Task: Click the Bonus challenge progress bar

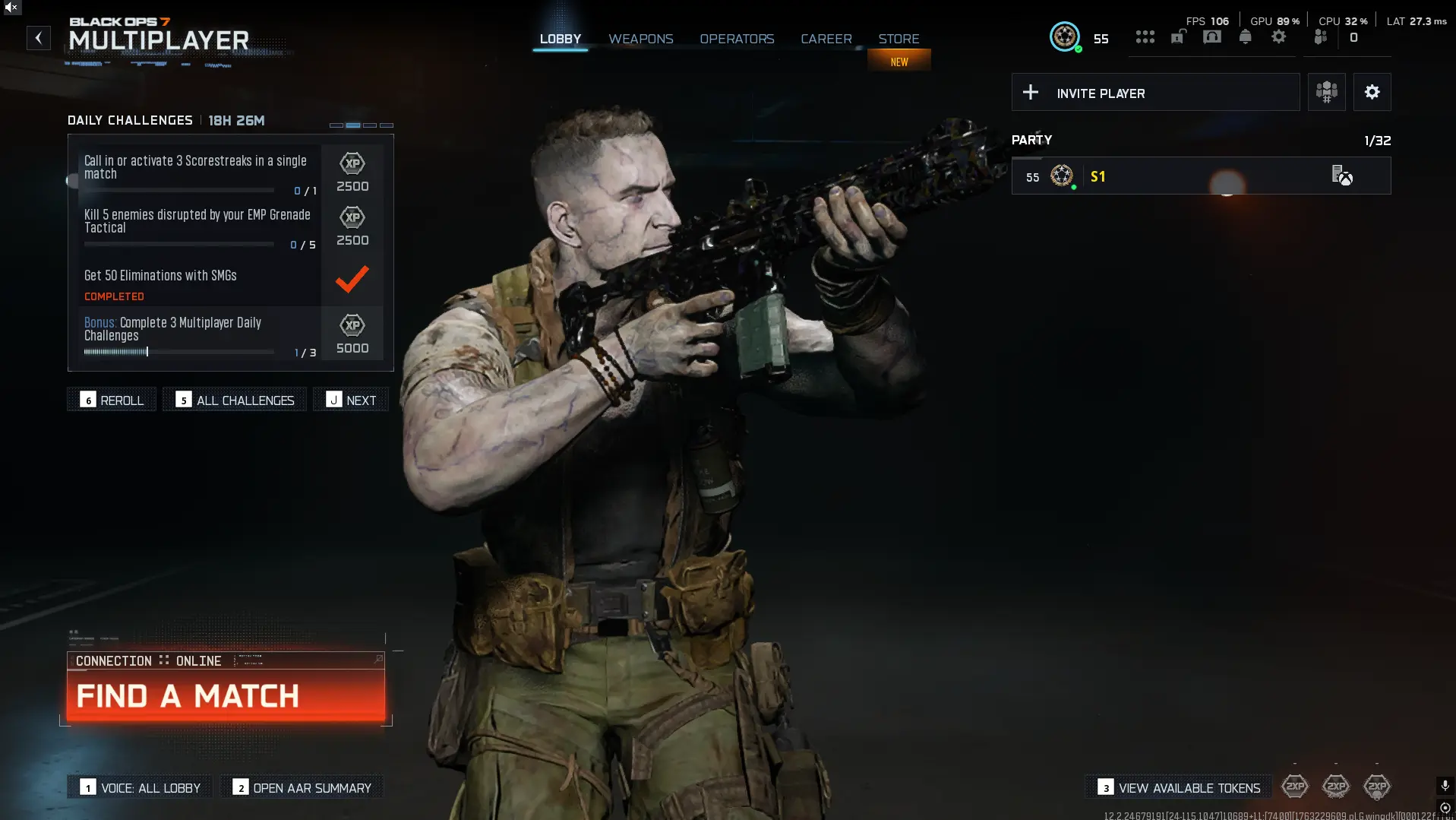Action: pos(178,352)
